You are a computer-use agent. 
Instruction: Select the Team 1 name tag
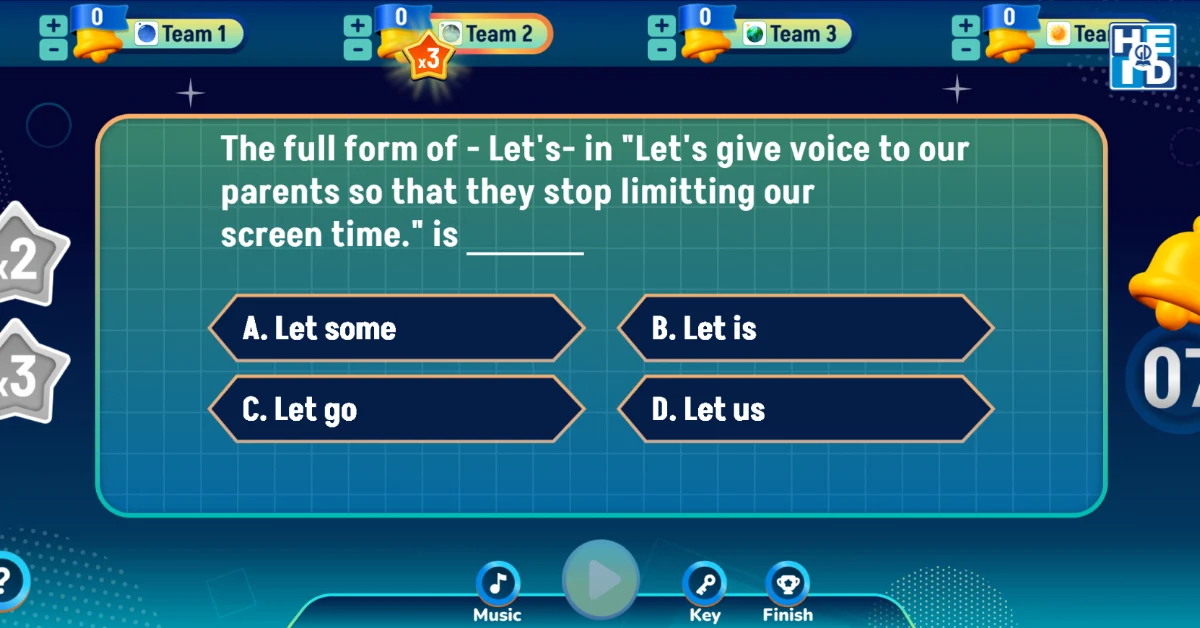tap(187, 34)
